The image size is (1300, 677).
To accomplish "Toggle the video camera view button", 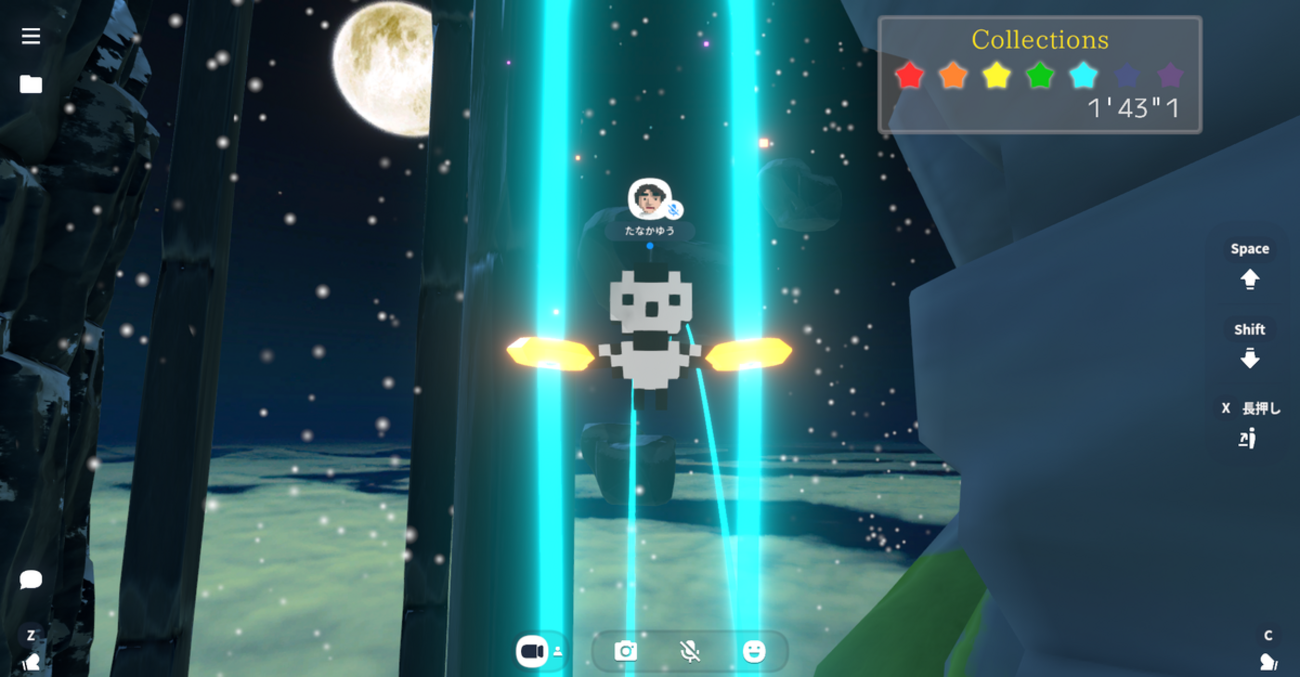I will point(531,651).
